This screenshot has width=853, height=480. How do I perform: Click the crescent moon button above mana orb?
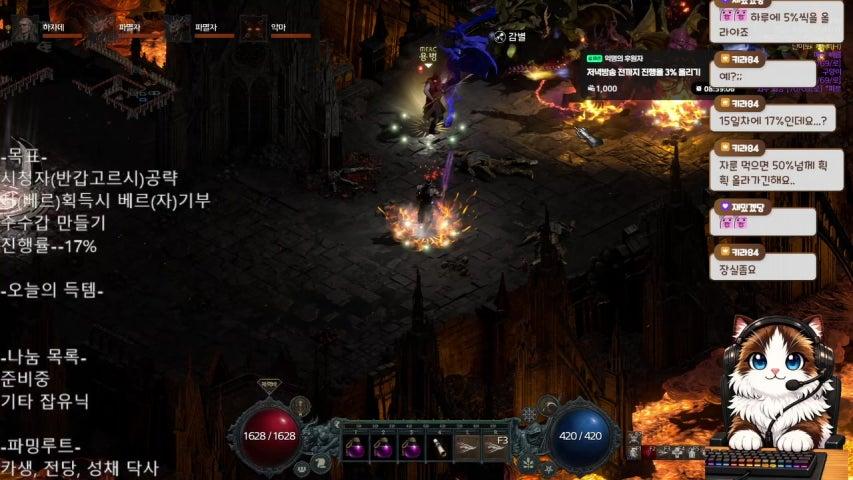tap(548, 405)
